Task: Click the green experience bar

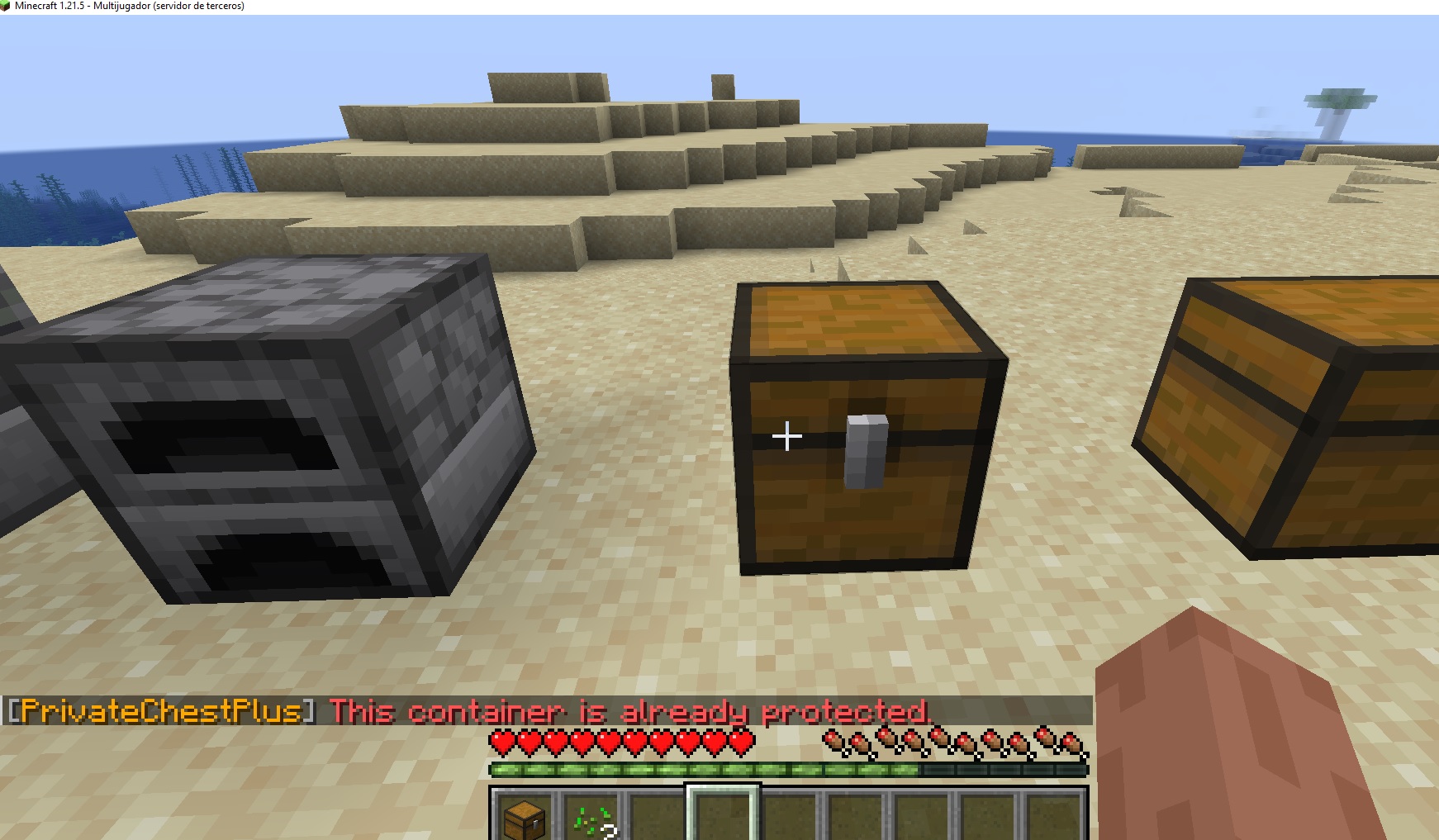Action: [789, 768]
